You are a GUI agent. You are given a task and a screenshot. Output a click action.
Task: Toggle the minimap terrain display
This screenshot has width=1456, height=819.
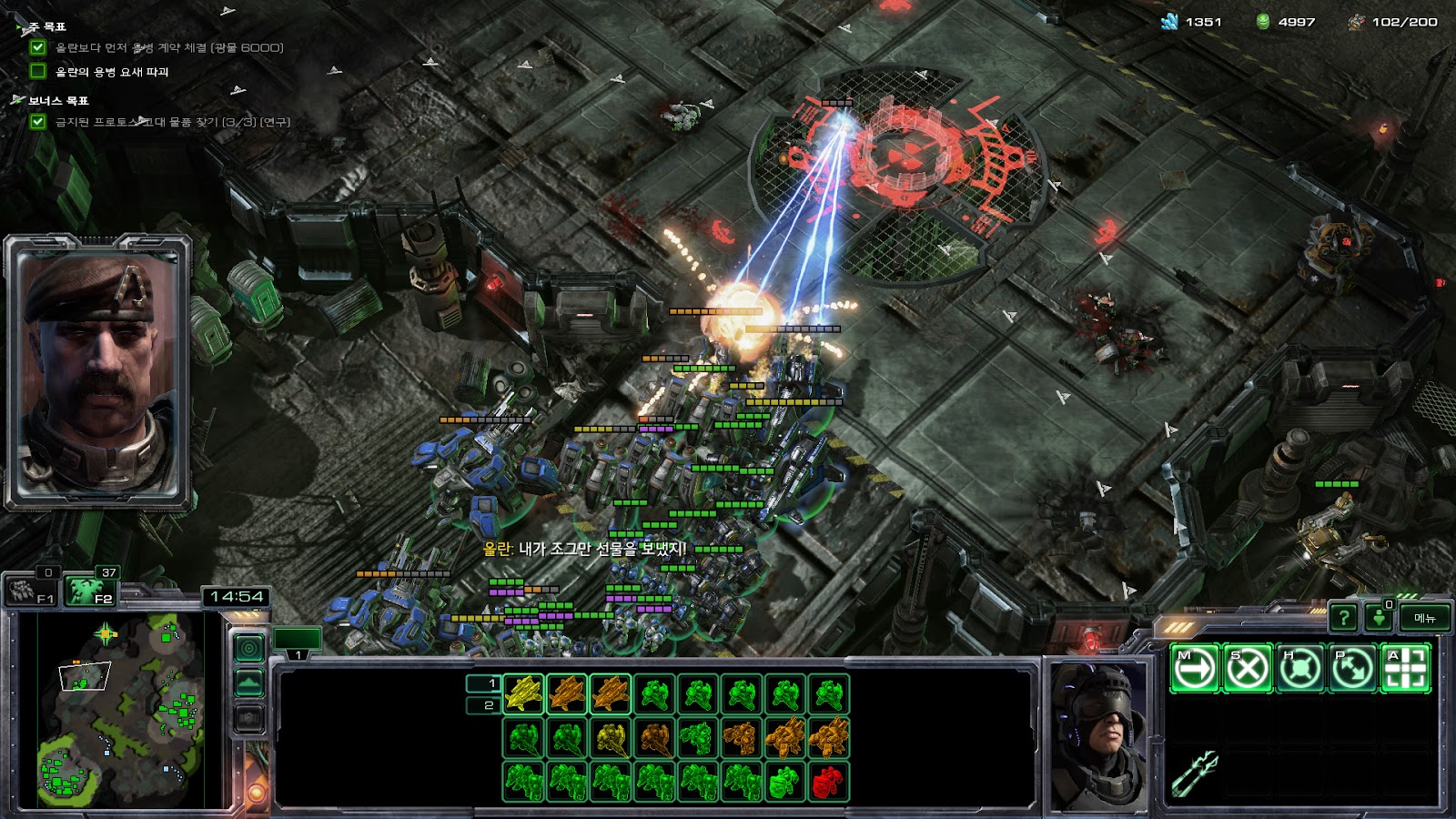(249, 682)
